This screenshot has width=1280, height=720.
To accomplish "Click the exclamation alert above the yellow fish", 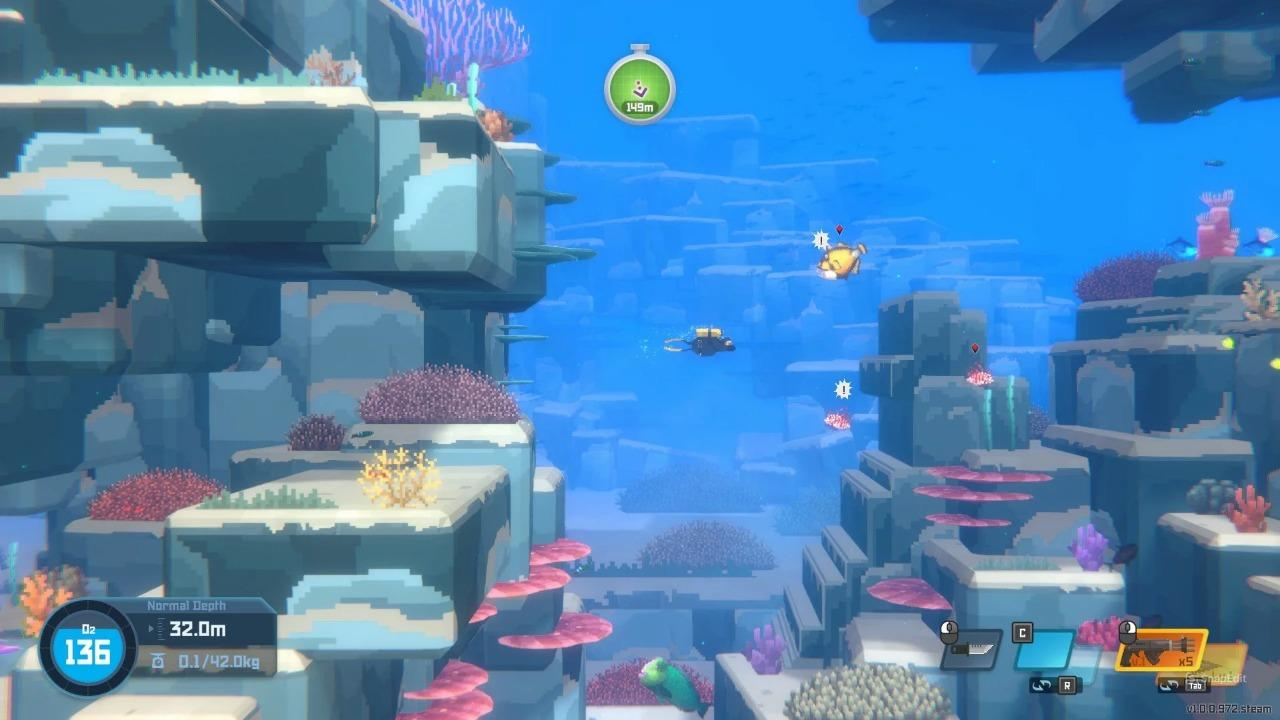I will 821,240.
